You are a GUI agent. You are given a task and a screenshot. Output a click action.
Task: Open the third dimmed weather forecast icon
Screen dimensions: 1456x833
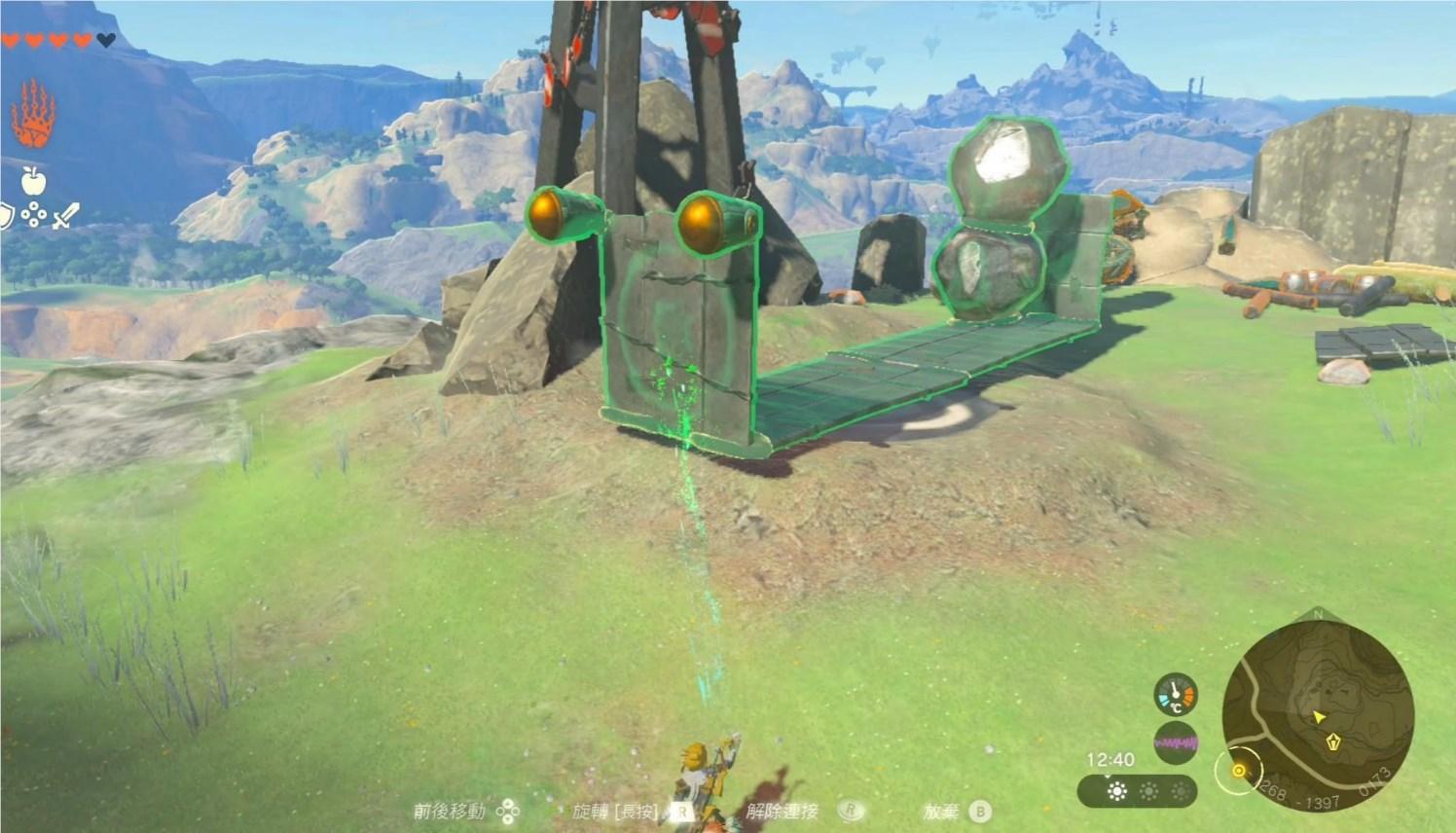tap(1180, 790)
